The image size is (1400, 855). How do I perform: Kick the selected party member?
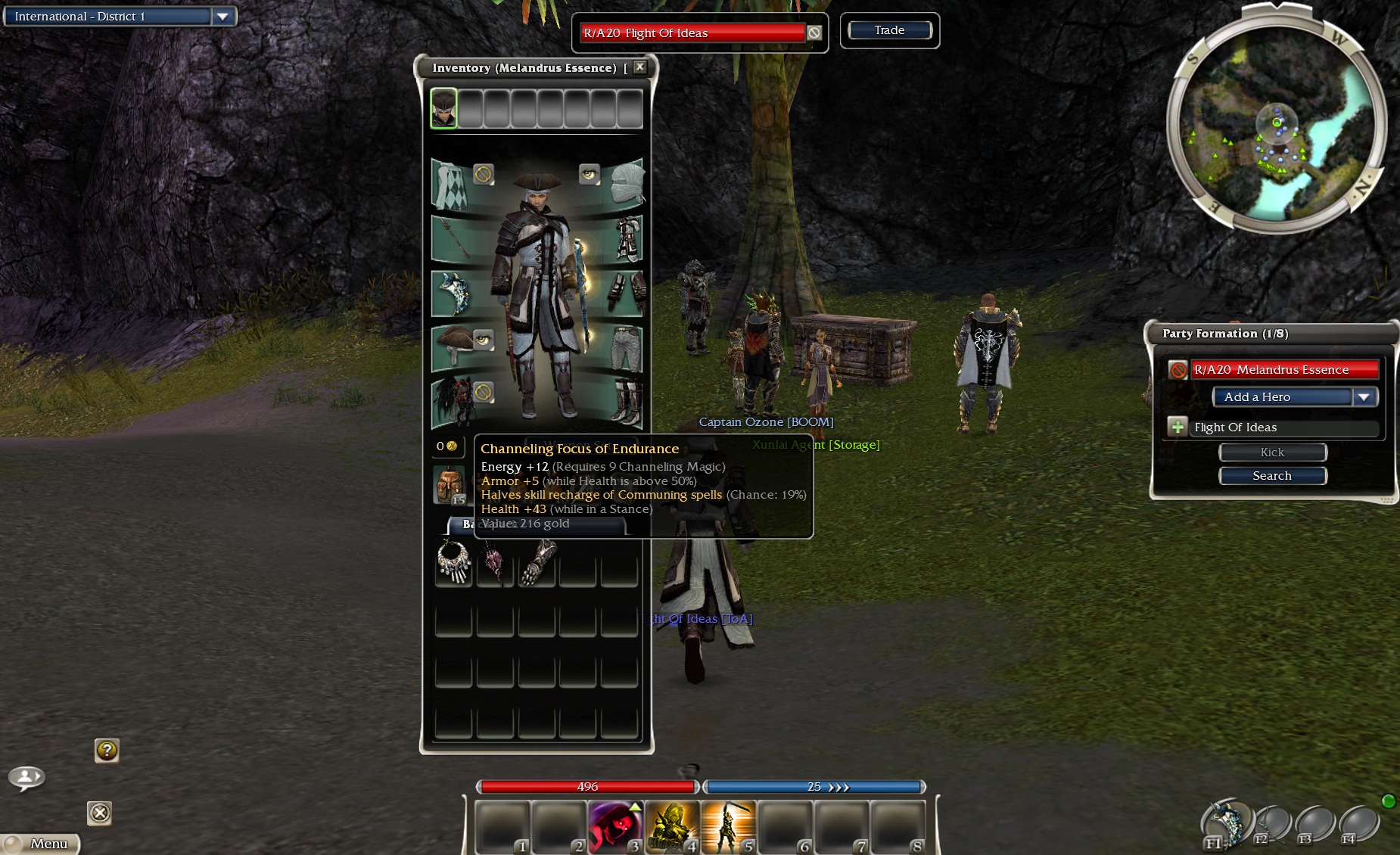1272,452
